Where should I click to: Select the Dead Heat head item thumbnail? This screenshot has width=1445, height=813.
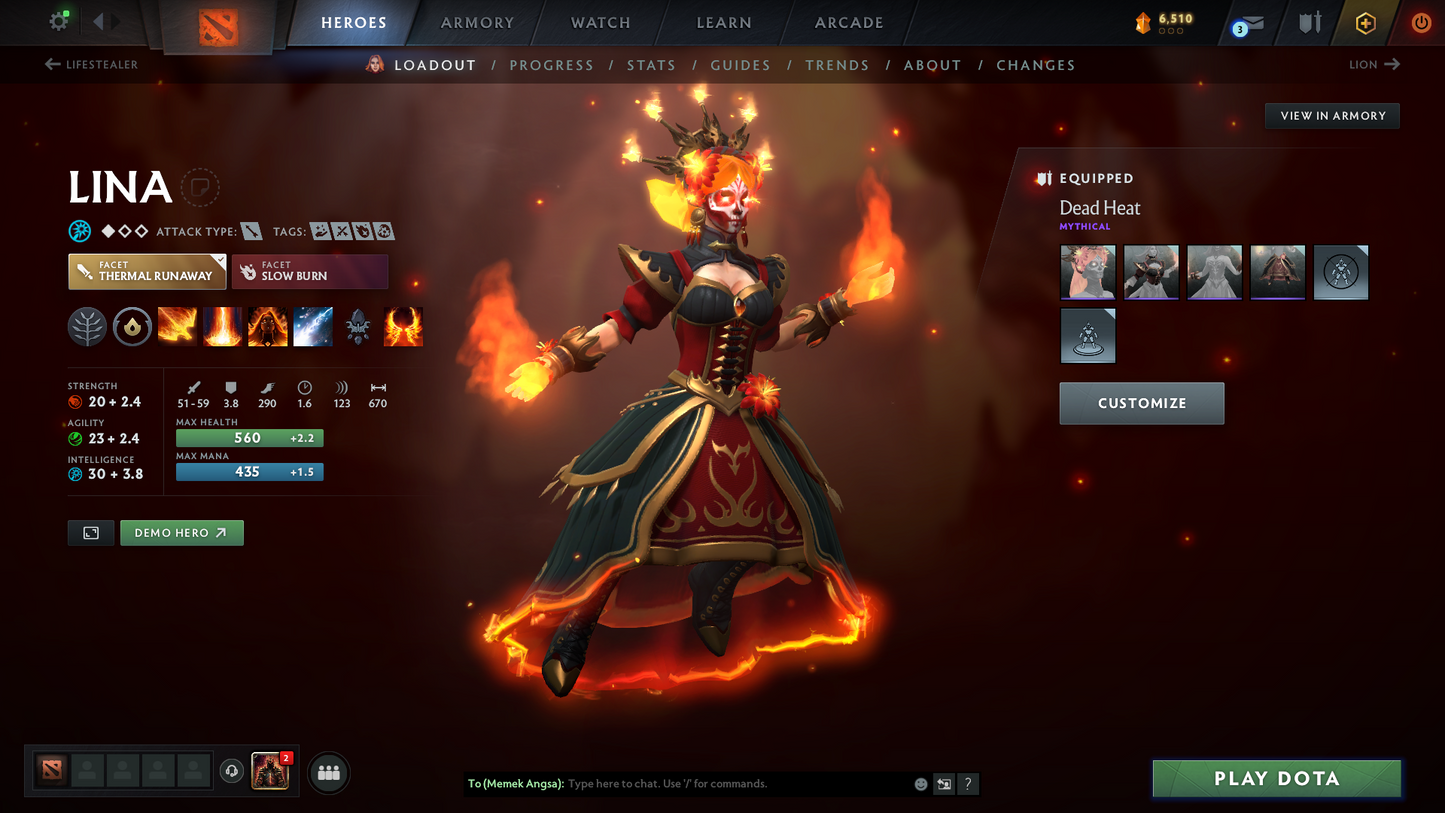(1087, 272)
